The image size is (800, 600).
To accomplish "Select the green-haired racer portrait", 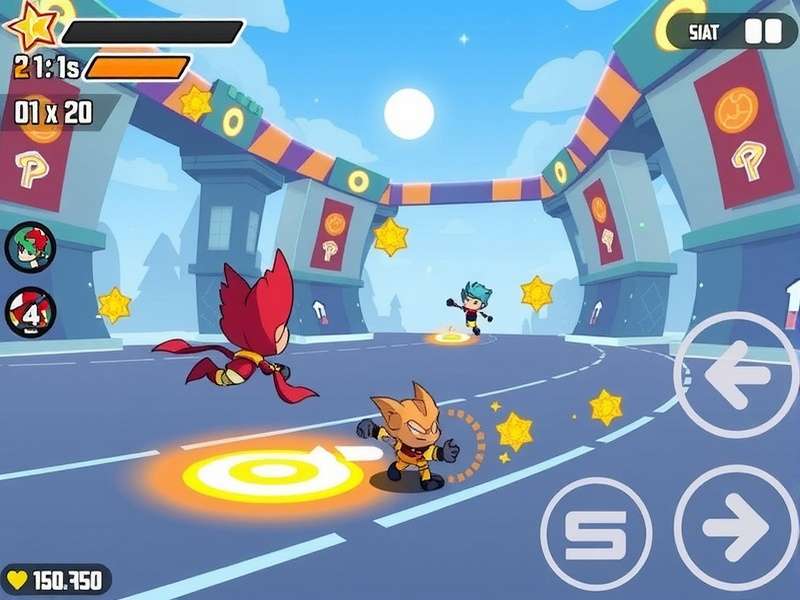I will 30,246.
